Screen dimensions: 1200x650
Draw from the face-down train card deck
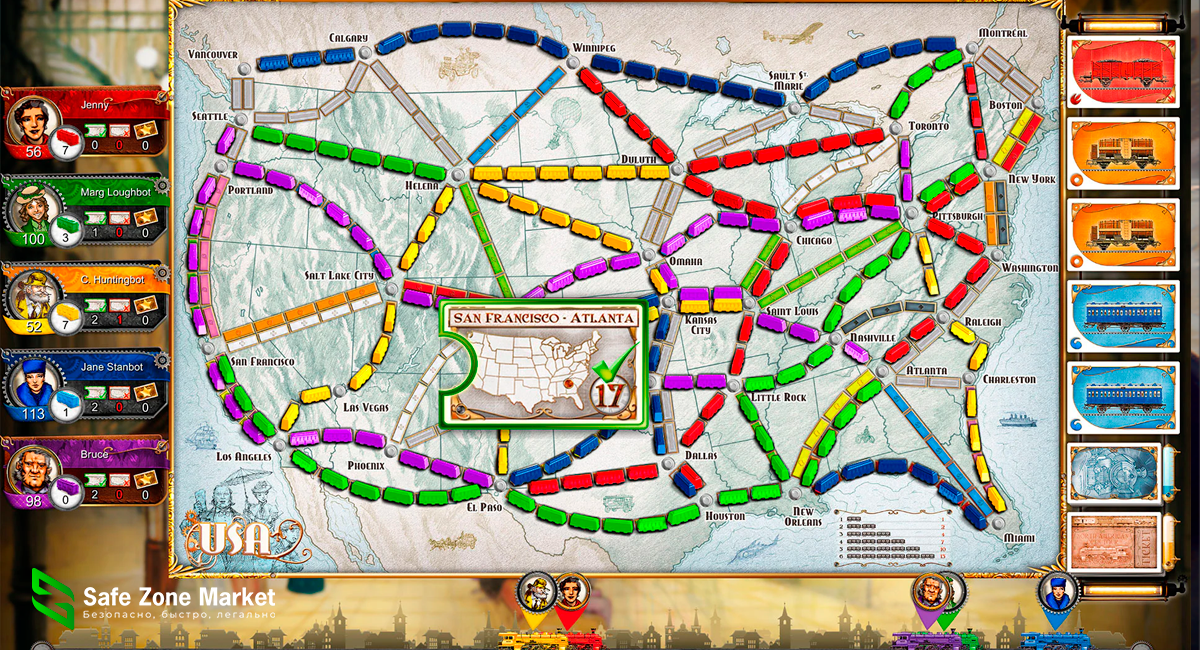click(1114, 472)
